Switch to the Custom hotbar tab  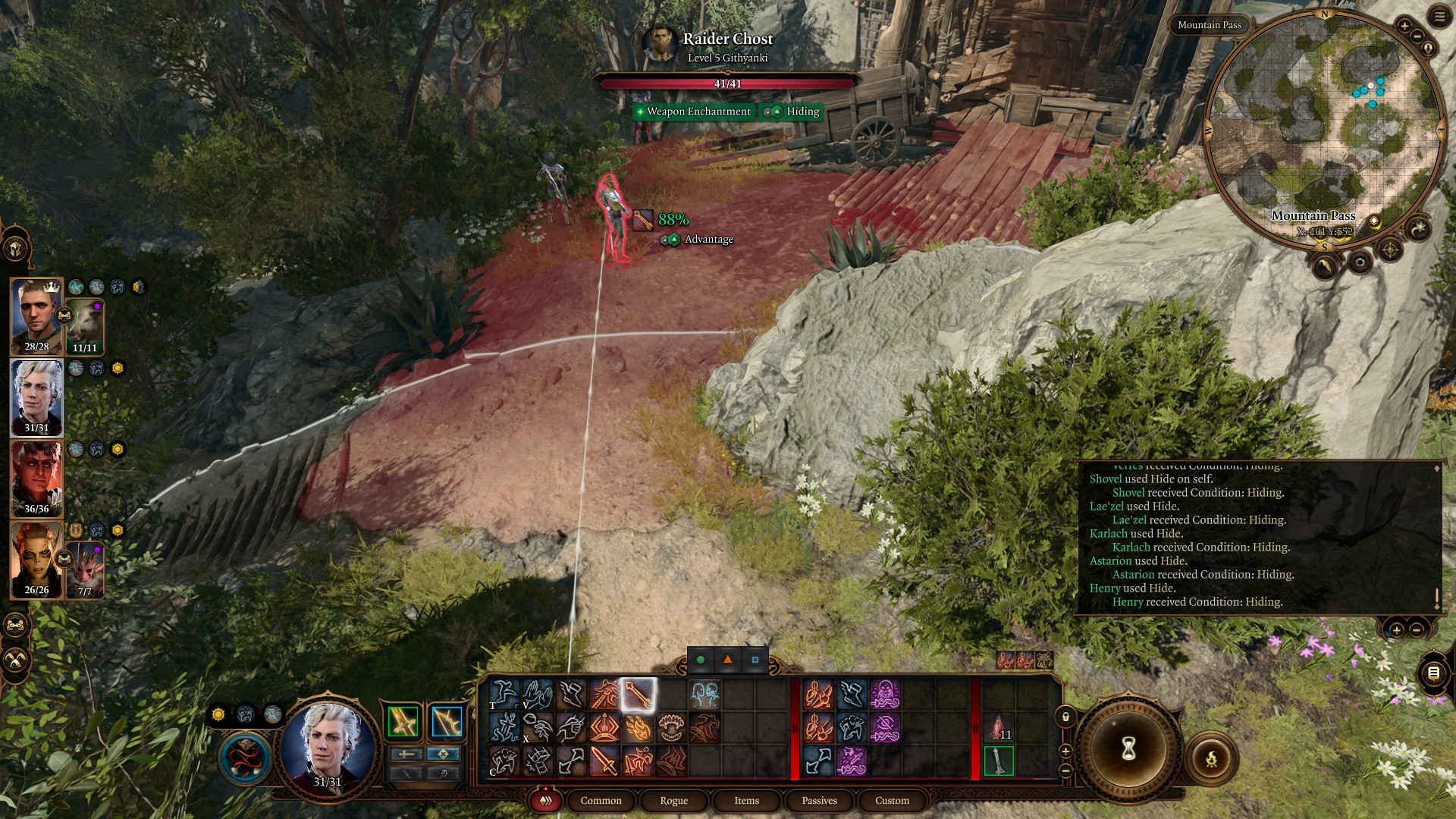(892, 800)
